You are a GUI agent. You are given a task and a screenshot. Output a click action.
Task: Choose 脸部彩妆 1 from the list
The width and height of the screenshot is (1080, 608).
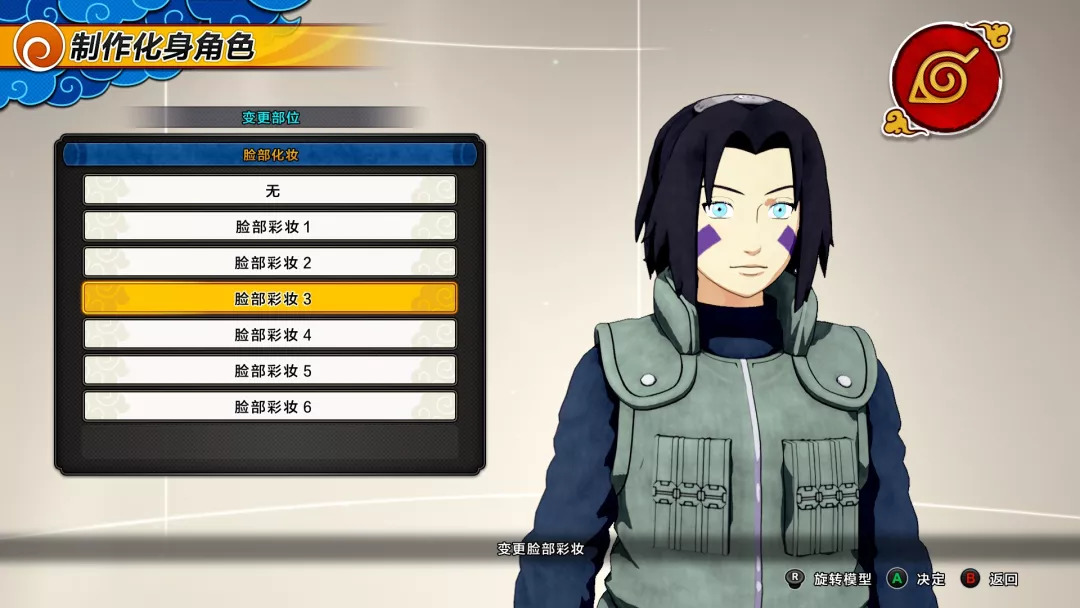(270, 226)
